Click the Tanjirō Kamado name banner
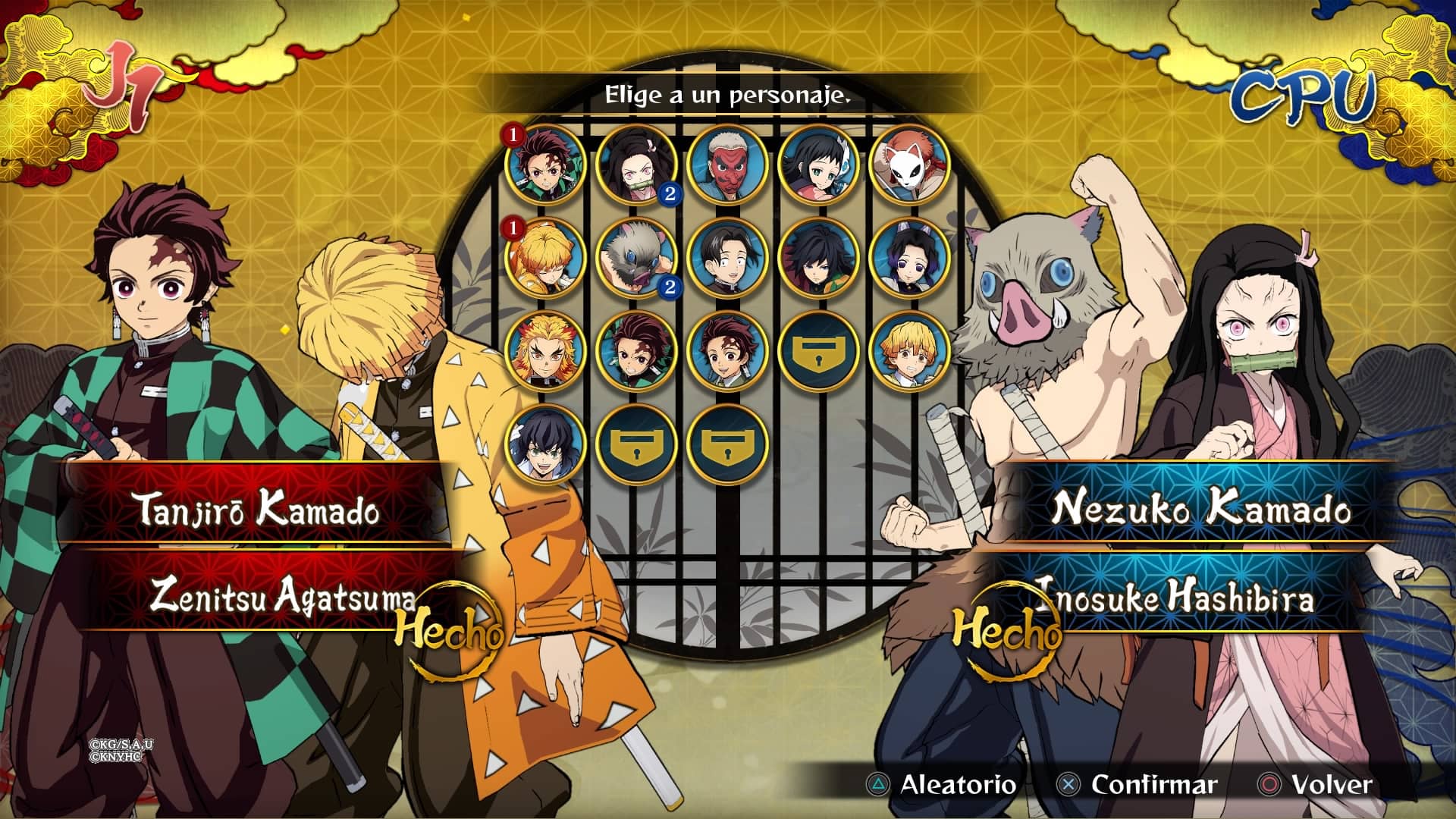 pyautogui.click(x=258, y=508)
